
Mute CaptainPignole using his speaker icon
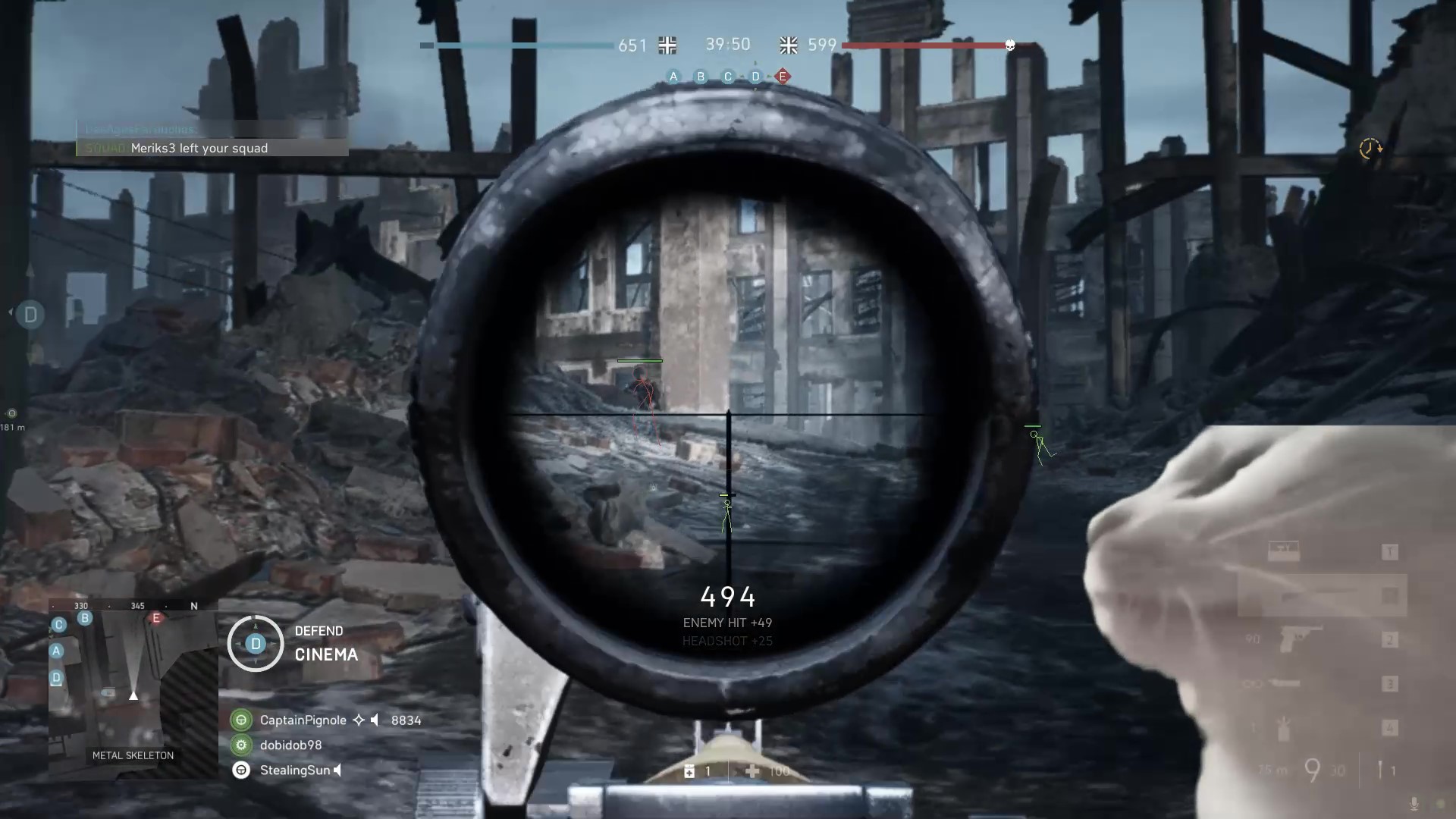coord(375,721)
